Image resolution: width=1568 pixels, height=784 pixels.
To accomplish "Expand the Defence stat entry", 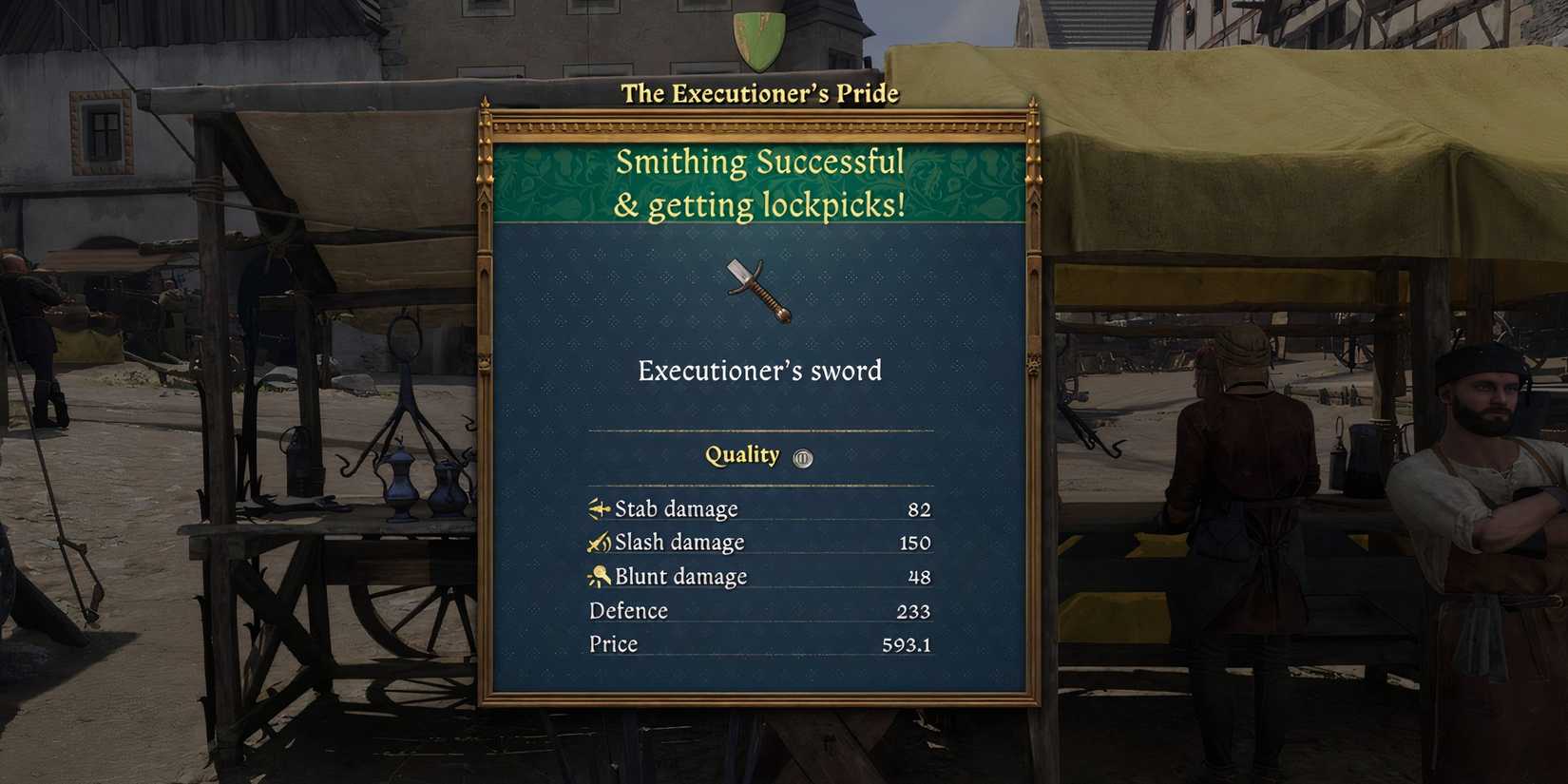I will 760,611.
